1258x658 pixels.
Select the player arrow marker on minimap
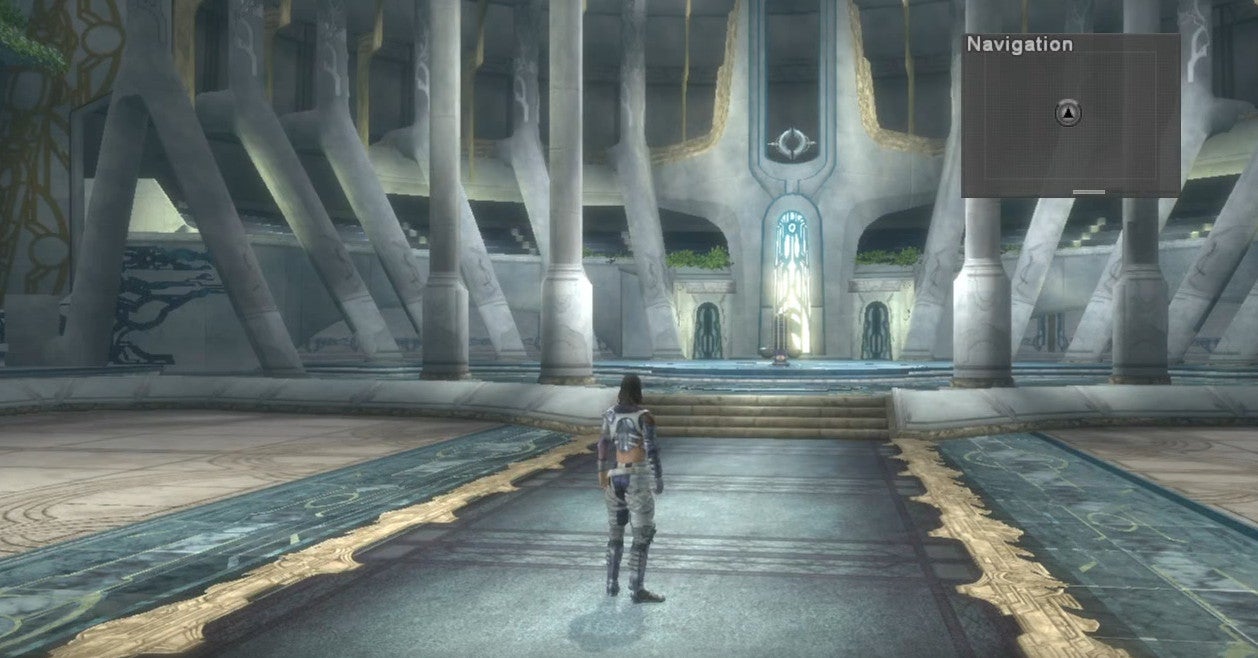pos(1069,114)
